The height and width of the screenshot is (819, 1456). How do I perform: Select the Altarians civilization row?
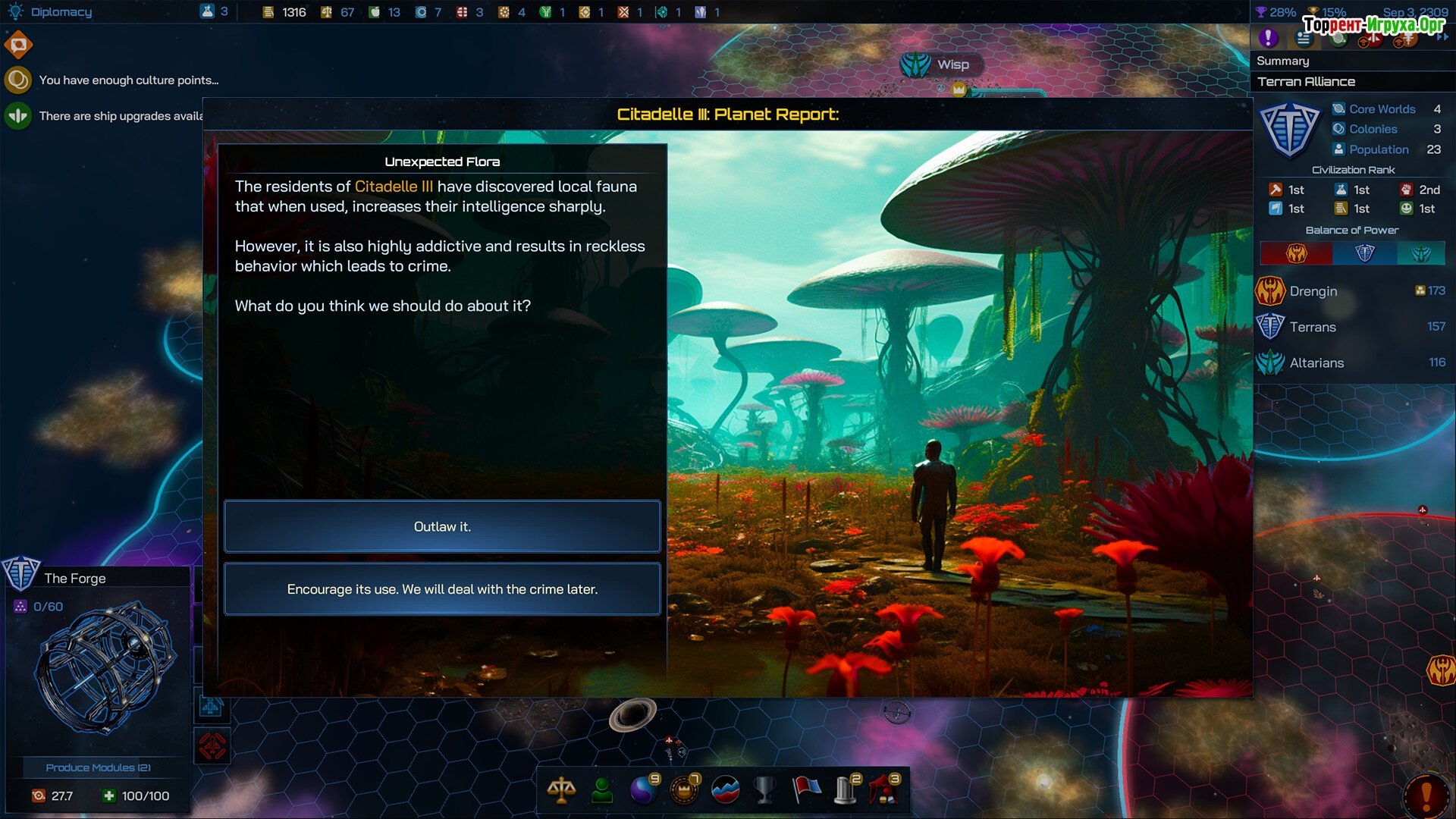pyautogui.click(x=1351, y=362)
